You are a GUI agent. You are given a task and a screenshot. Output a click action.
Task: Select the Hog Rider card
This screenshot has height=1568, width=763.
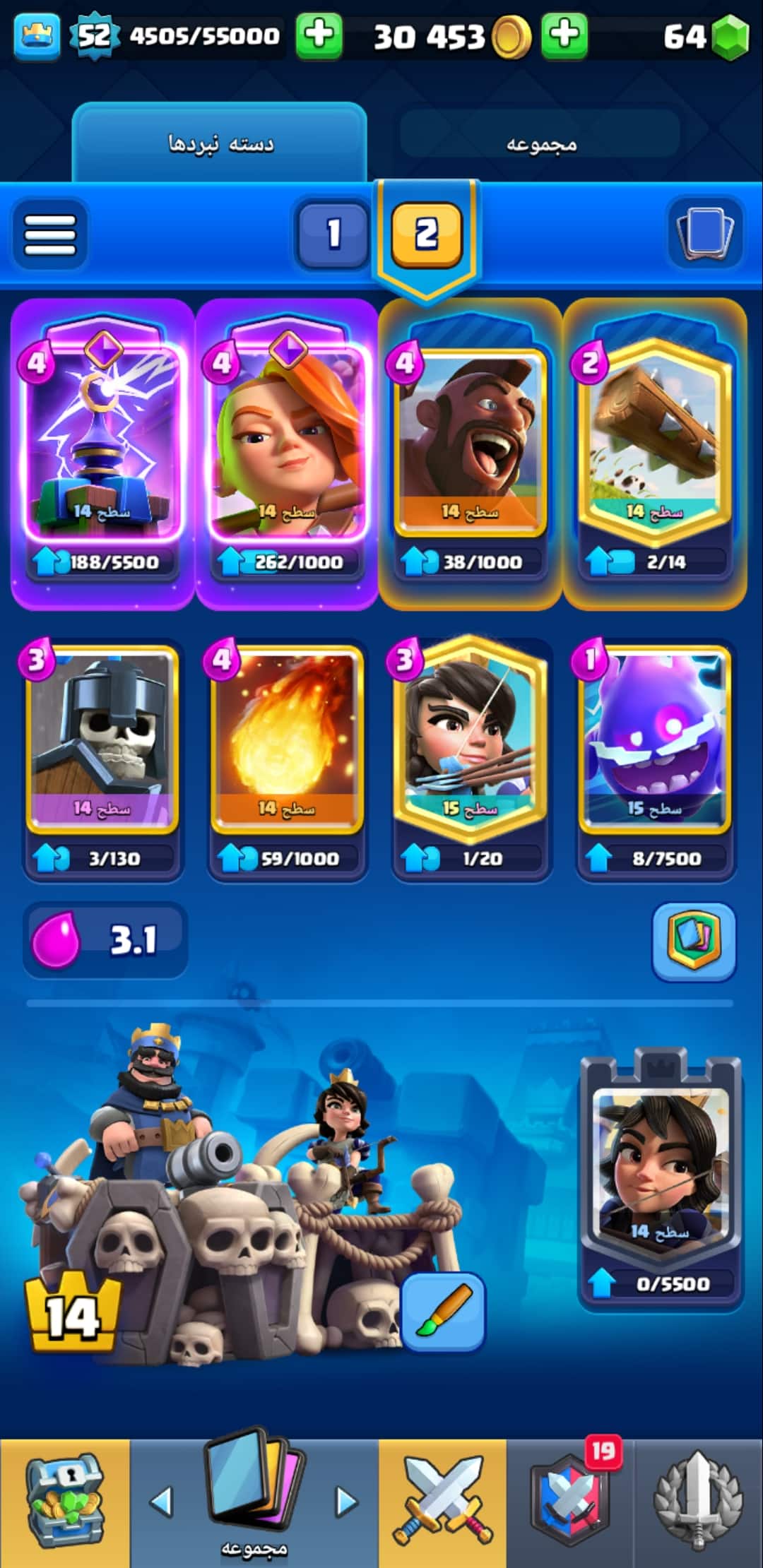470,438
